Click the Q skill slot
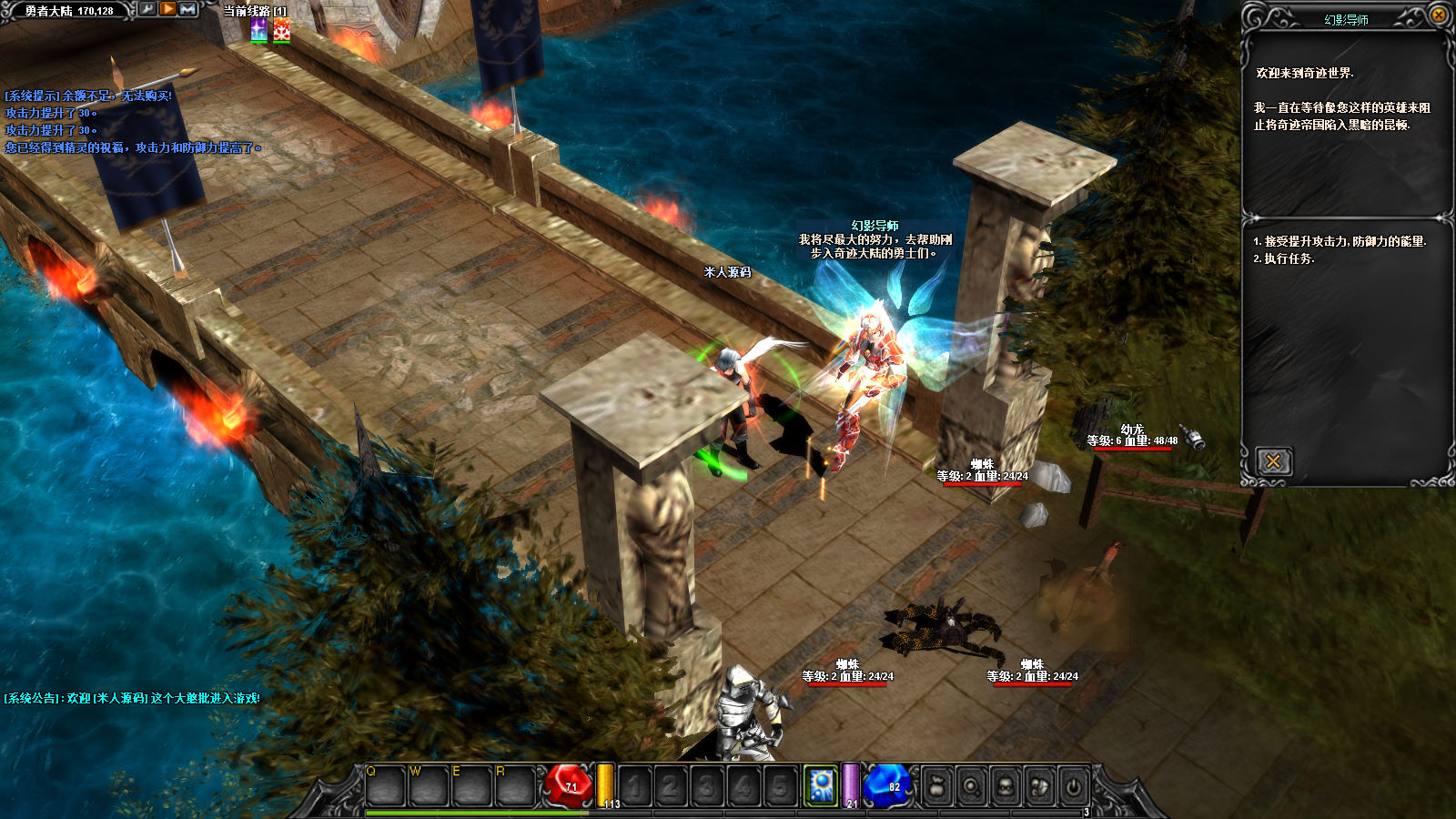This screenshot has width=1456, height=819. (385, 786)
